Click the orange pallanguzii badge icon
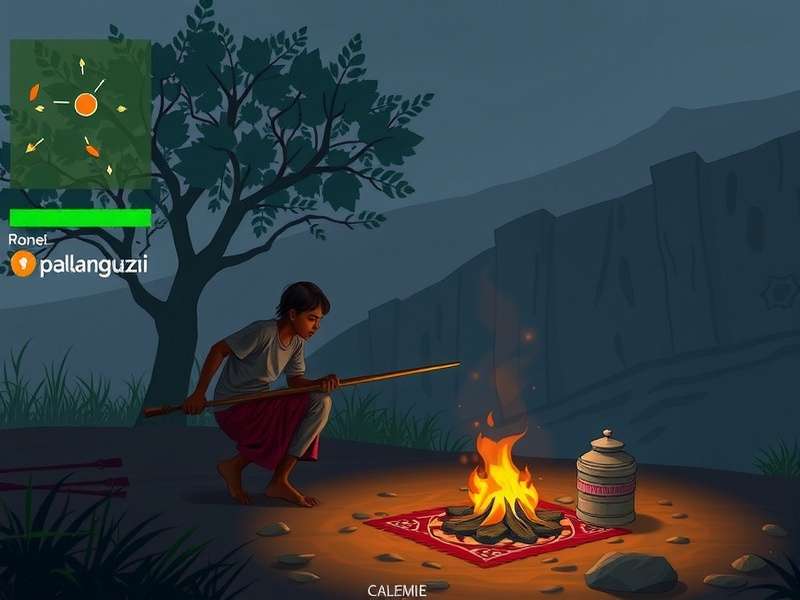 (22, 264)
